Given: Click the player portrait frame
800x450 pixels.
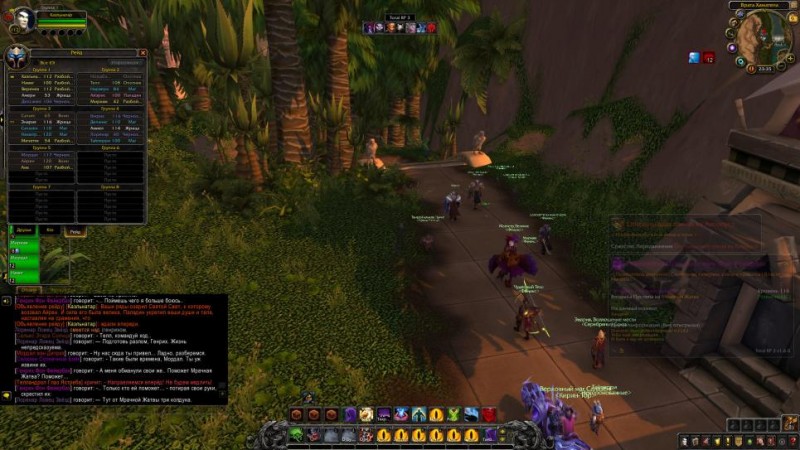Looking at the screenshot, I should coord(22,20).
